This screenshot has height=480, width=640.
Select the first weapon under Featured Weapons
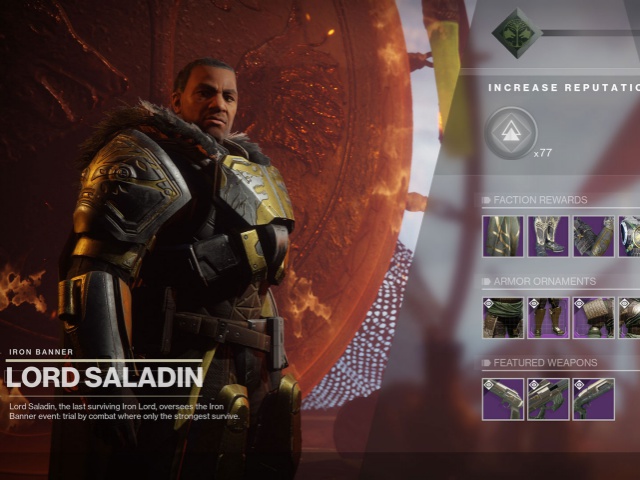pyautogui.click(x=503, y=399)
